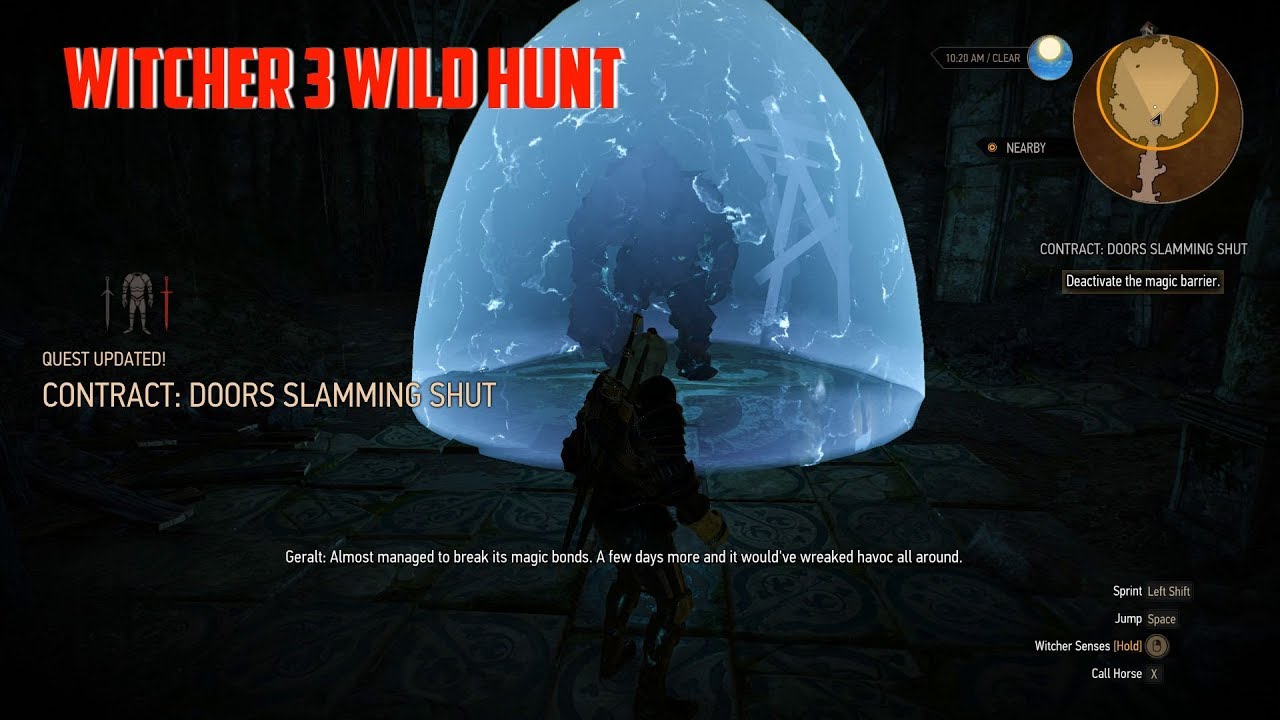Click the Witcher 3 Wild Hunt title text
Screen dimensions: 1280x720
(x=343, y=71)
